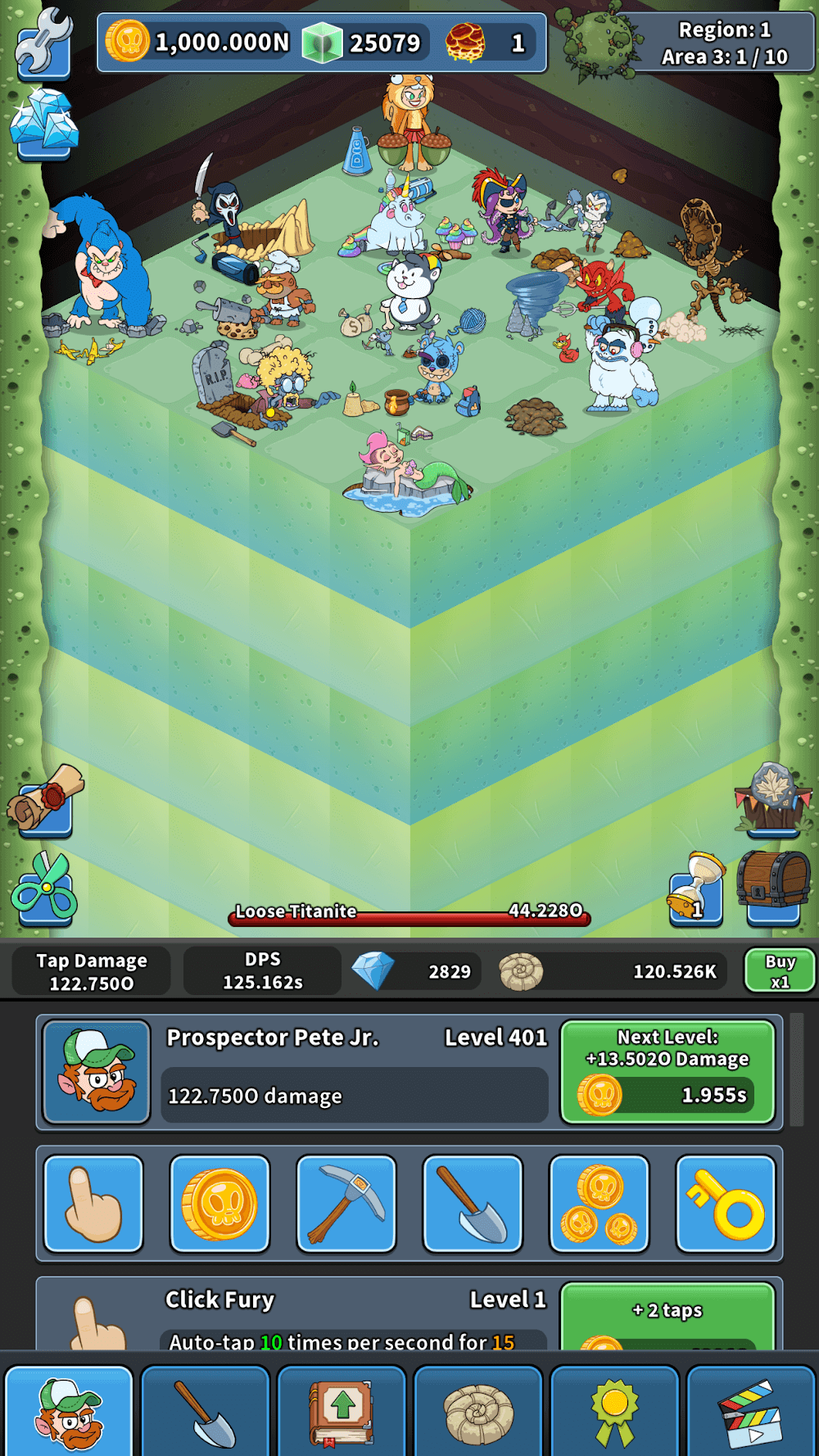Screen dimensions: 819x1456
Task: Open the treasure chest
Action: (773, 884)
